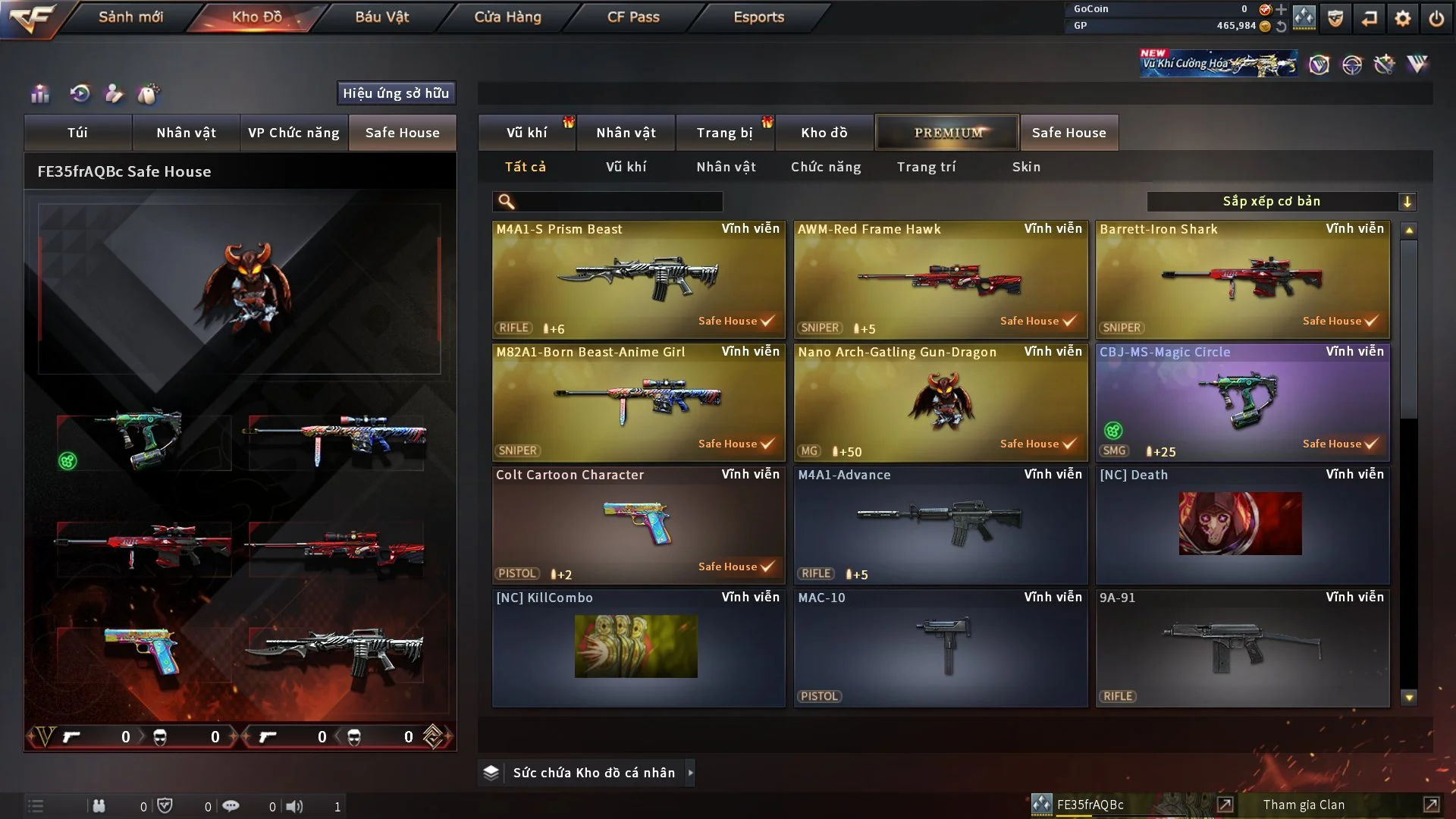Click the Hiệu ứng sở hữu button
The height and width of the screenshot is (819, 1456).
click(396, 93)
